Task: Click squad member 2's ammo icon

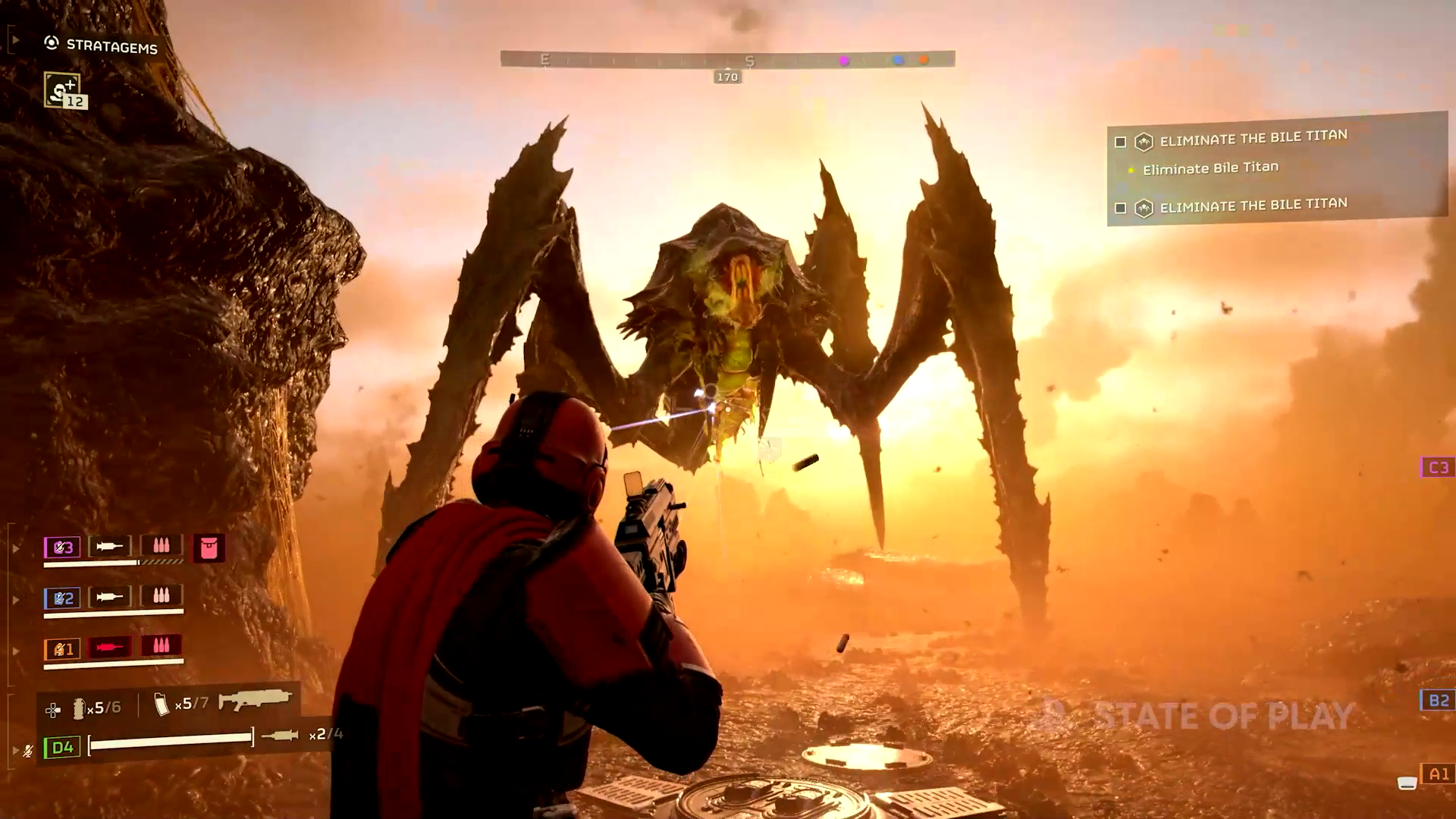Action: click(161, 596)
